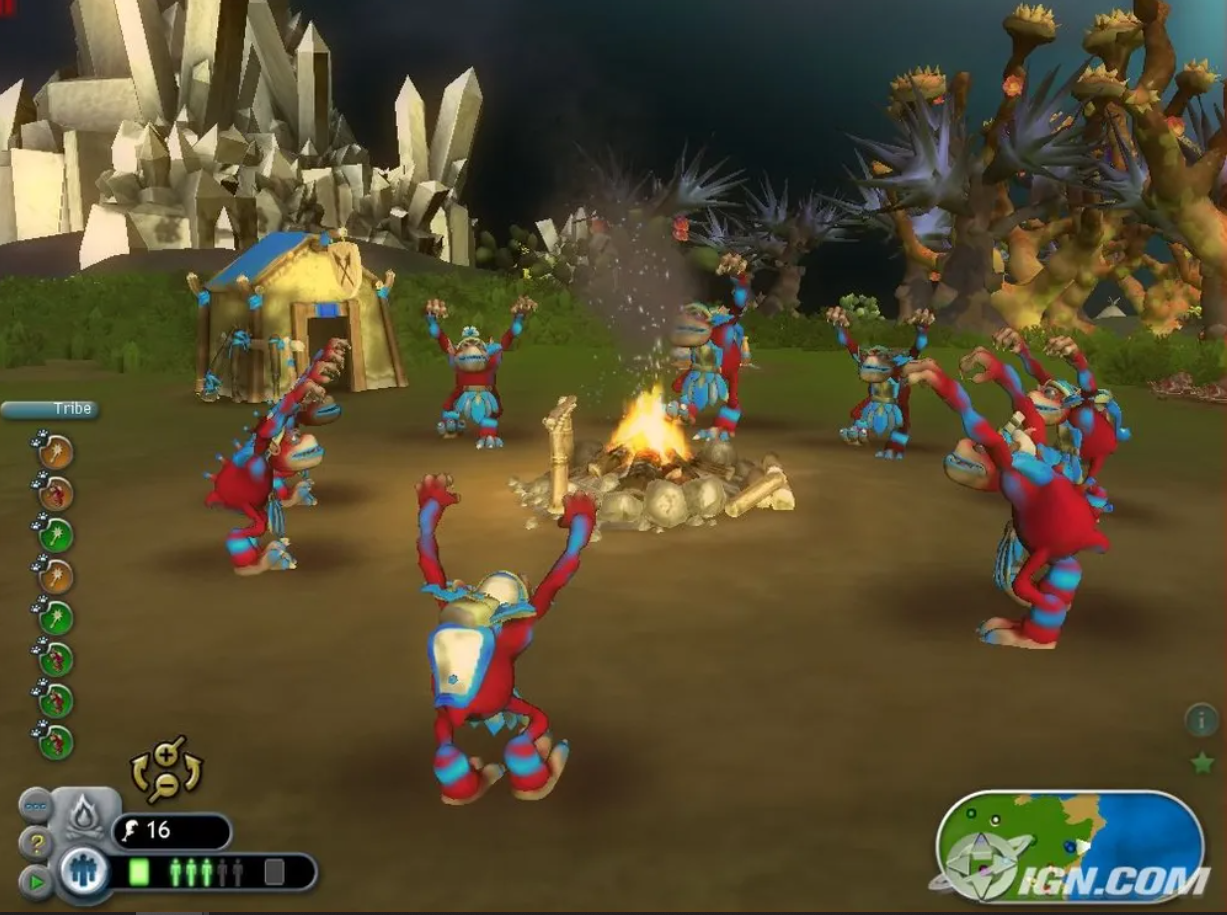Open the round info button
The height and width of the screenshot is (915, 1227).
[1201, 719]
